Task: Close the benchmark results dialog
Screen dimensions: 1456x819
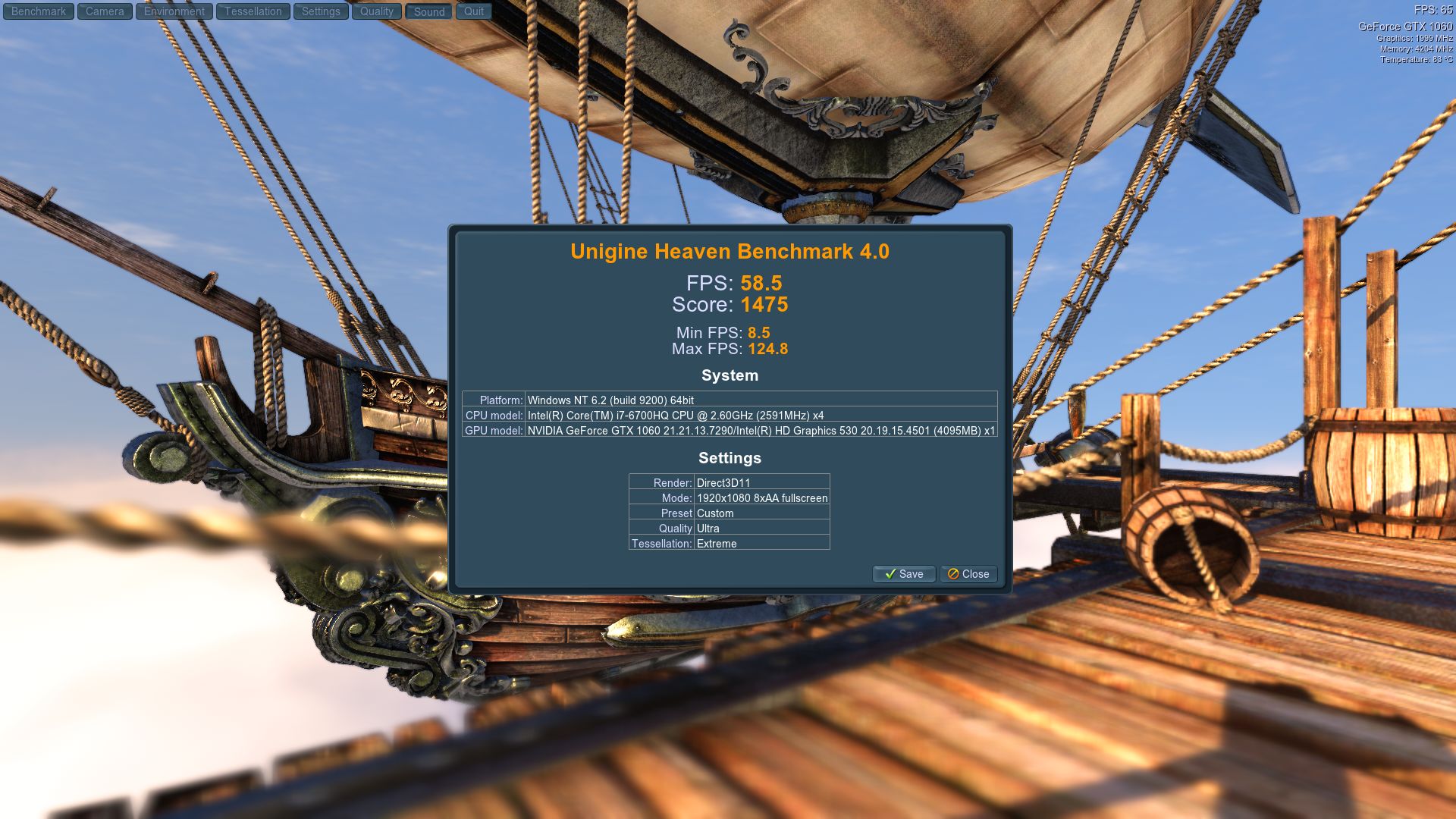Action: 968,574
